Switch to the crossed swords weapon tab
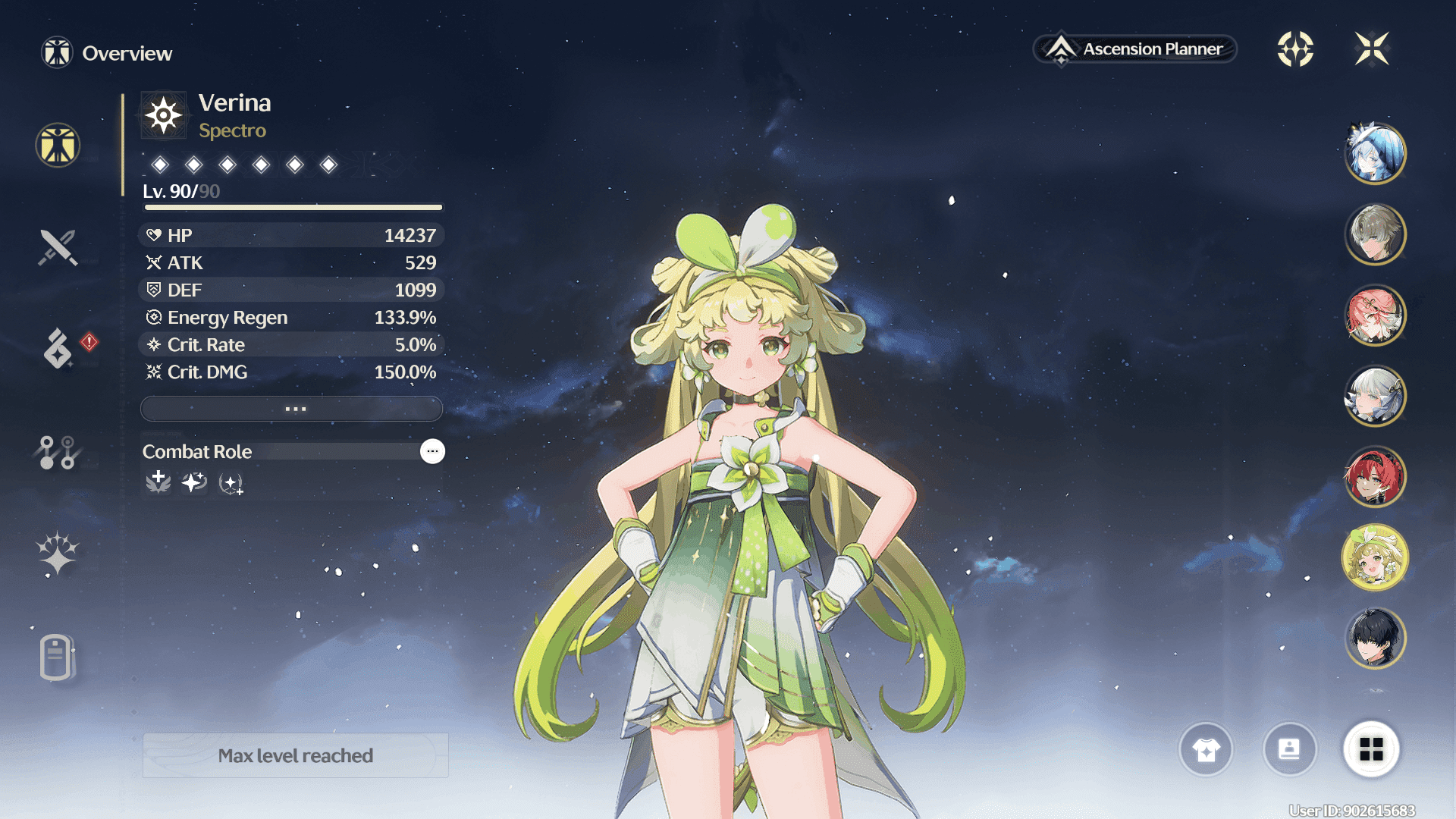The width and height of the screenshot is (1456, 819). click(x=58, y=247)
